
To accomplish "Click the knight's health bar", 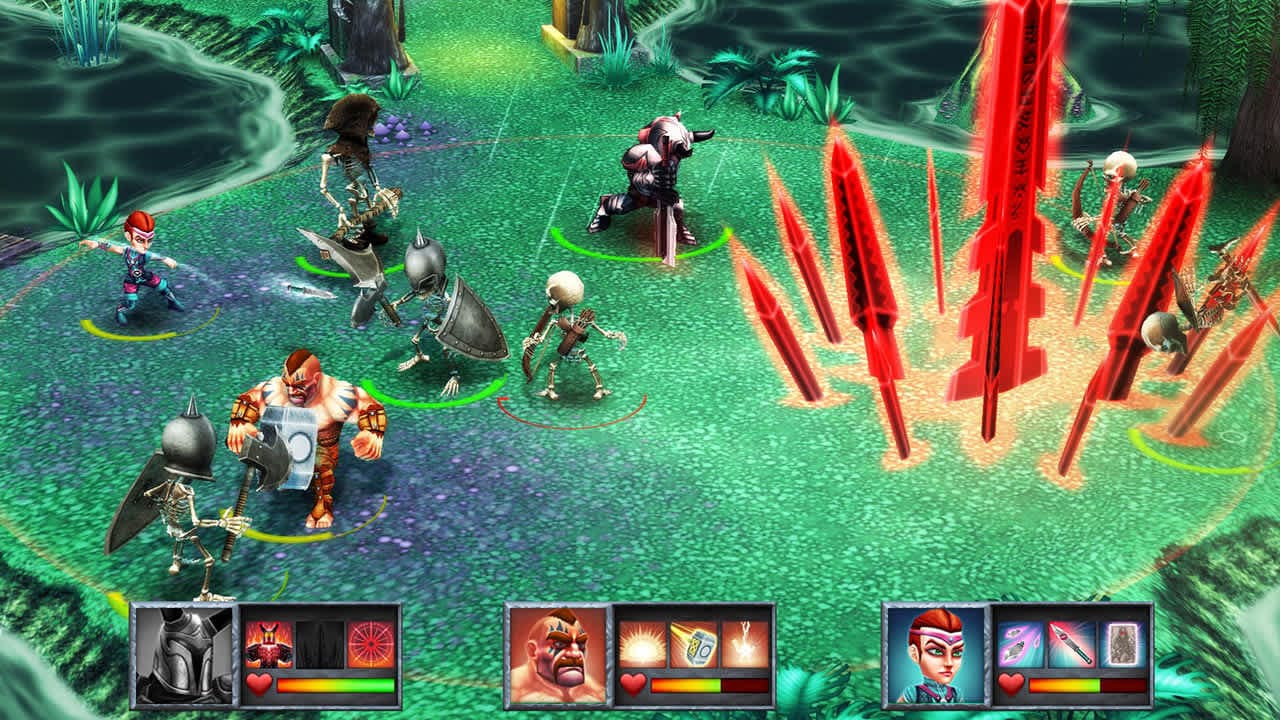I will (337, 686).
